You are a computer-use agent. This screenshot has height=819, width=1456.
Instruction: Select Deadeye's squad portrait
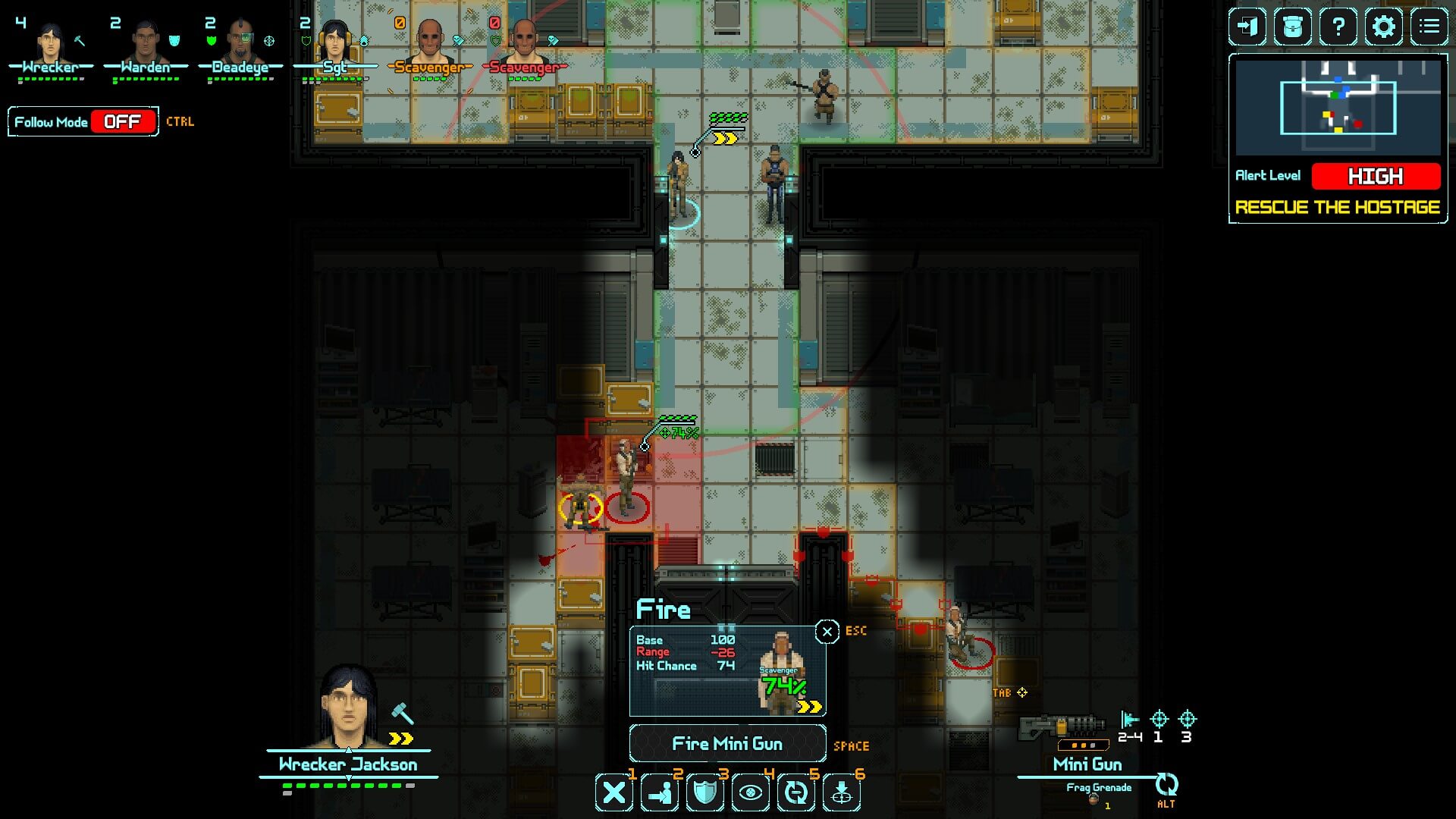tap(240, 45)
